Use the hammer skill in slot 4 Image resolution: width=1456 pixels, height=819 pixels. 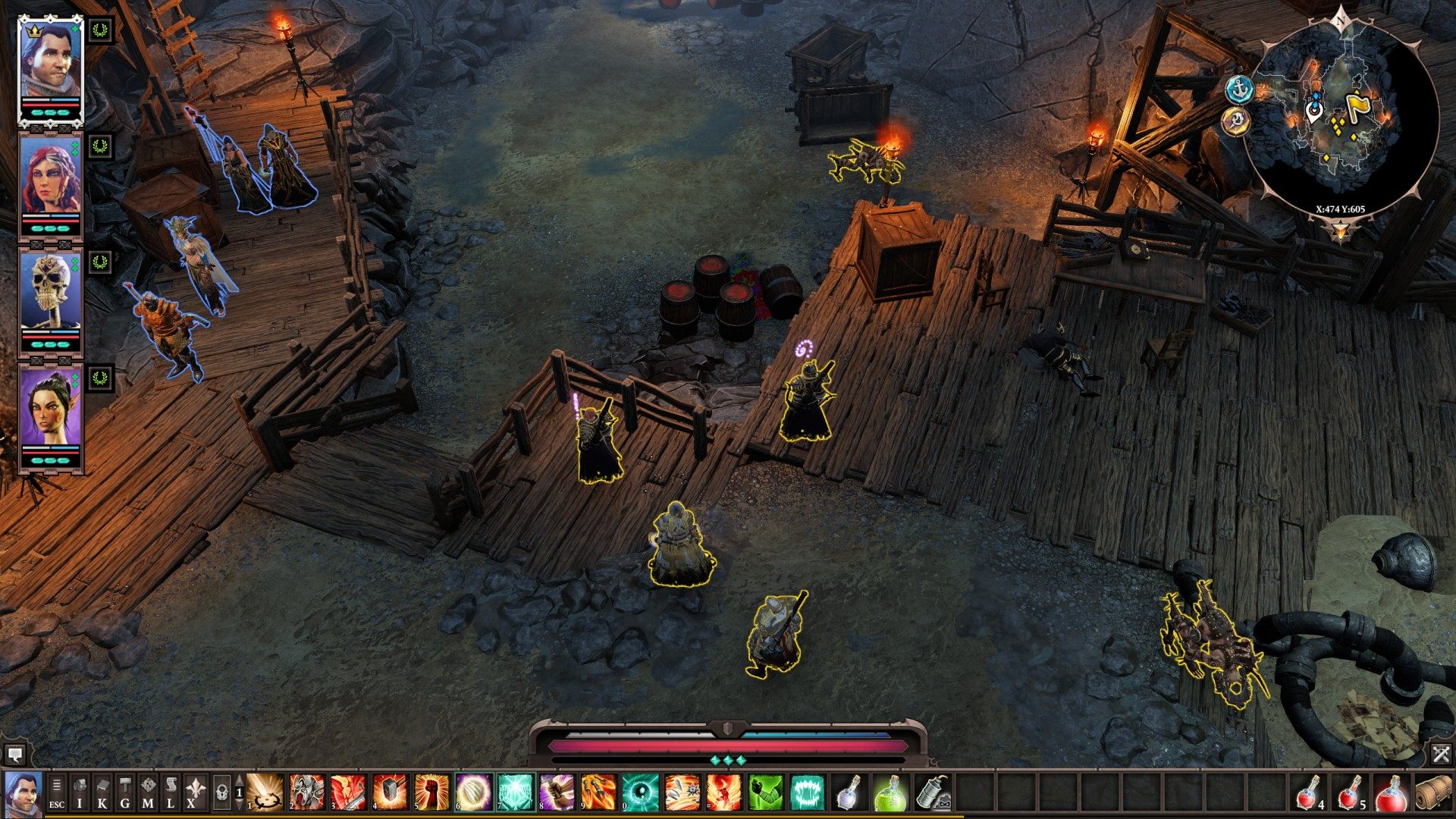click(391, 792)
